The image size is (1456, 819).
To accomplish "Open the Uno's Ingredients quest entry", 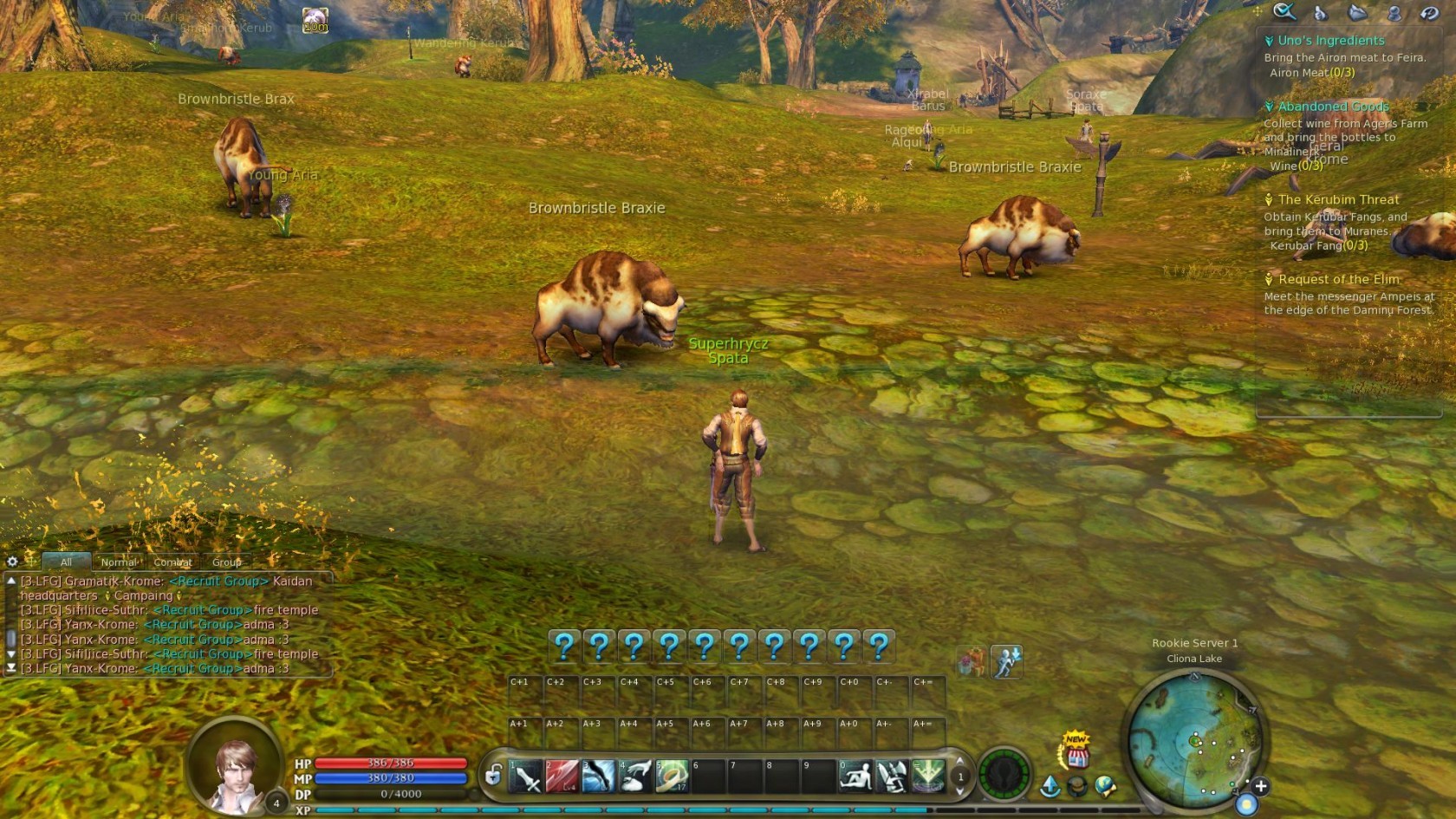I will click(x=1330, y=41).
